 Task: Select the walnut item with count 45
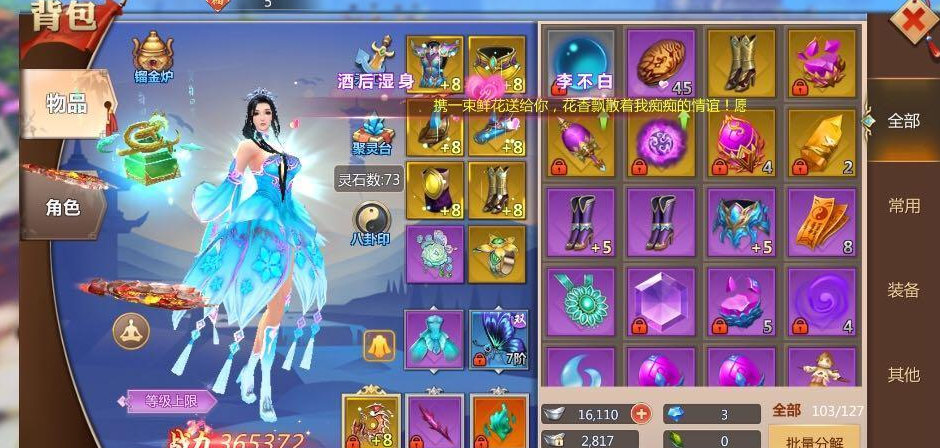click(660, 60)
